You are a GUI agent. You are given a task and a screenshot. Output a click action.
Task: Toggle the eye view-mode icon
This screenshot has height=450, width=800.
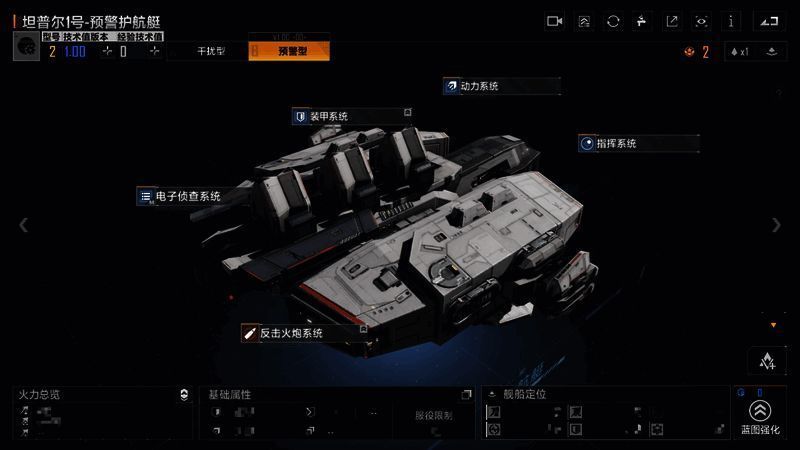[702, 21]
